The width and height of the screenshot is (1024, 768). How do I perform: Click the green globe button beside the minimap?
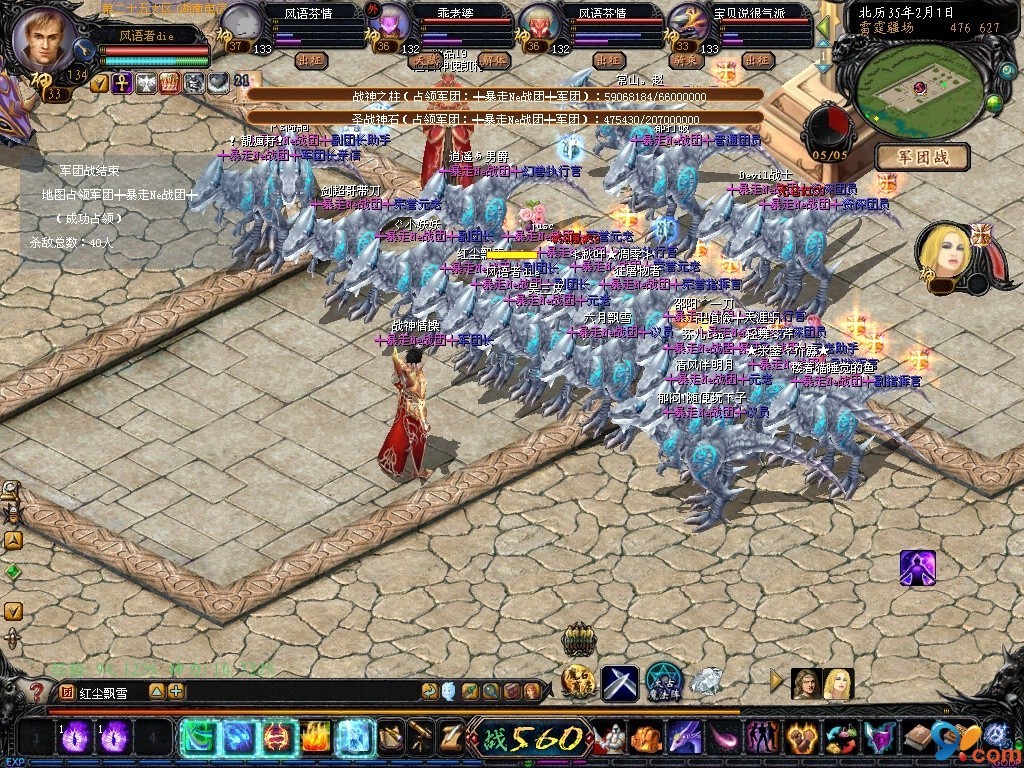point(993,103)
